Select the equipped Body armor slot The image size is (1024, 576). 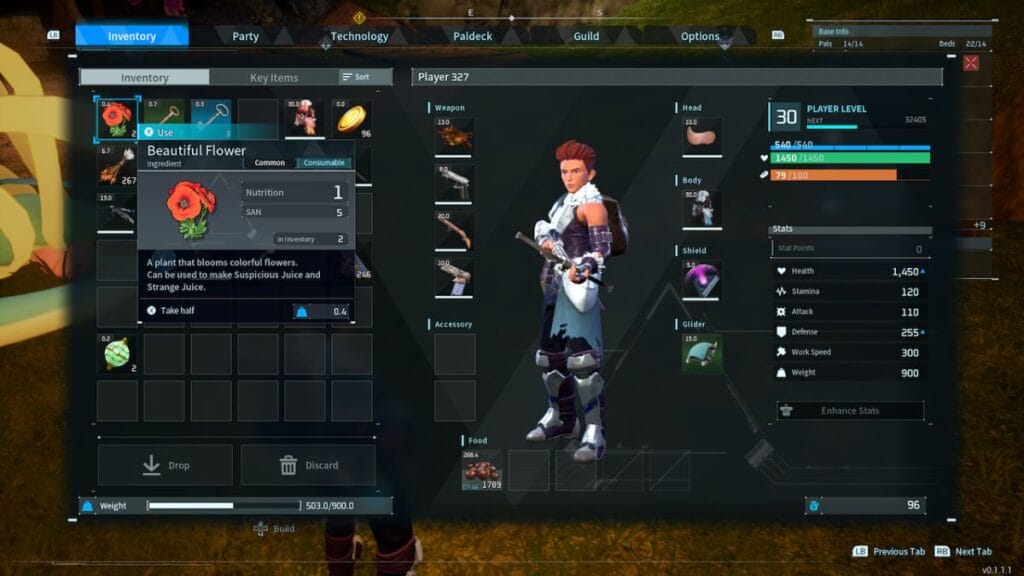pyautogui.click(x=701, y=209)
